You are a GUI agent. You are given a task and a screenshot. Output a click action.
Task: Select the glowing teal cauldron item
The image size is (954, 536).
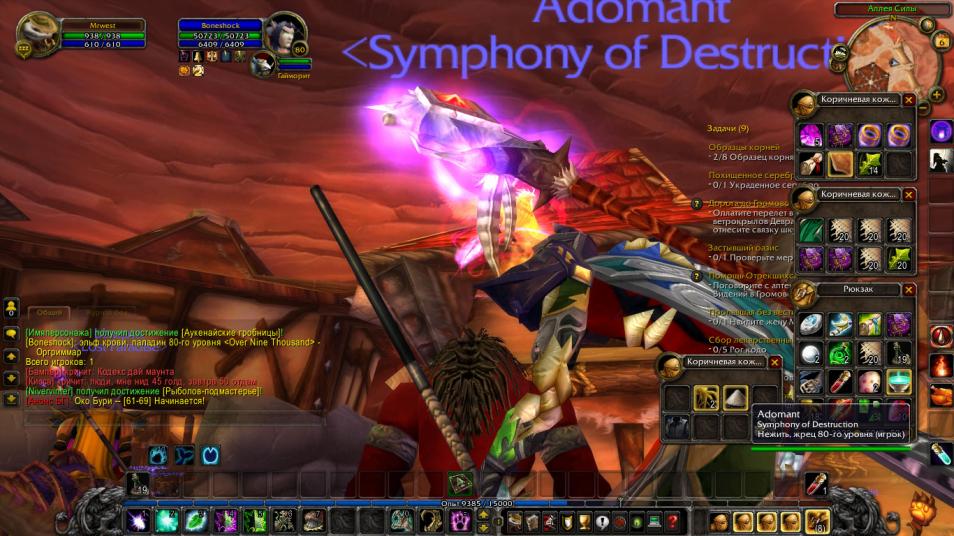click(898, 381)
